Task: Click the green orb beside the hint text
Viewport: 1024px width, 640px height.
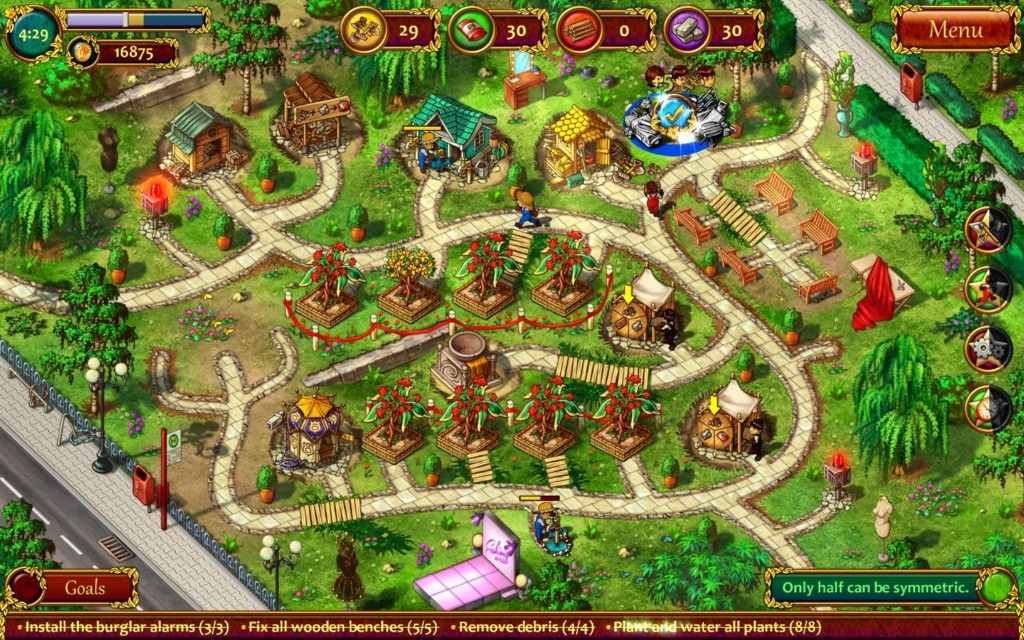Action: 996,587
